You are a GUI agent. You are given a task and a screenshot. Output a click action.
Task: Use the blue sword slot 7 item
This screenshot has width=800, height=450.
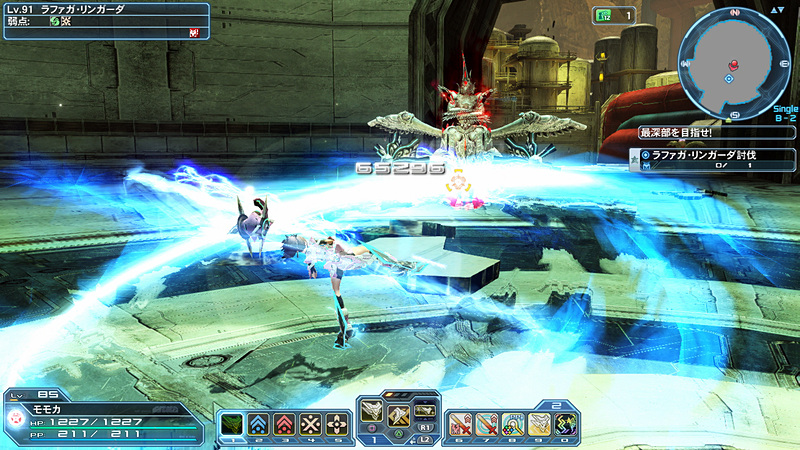click(x=487, y=424)
